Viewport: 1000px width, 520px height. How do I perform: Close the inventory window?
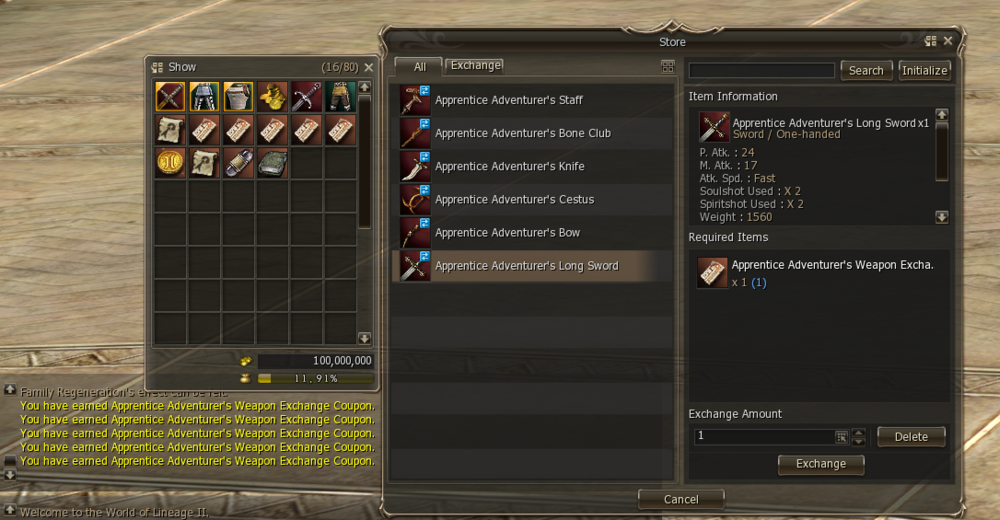(368, 67)
